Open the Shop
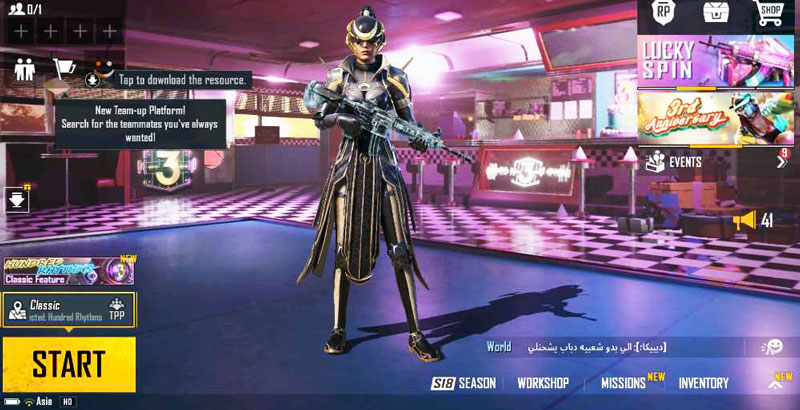800x410 pixels. pos(769,13)
